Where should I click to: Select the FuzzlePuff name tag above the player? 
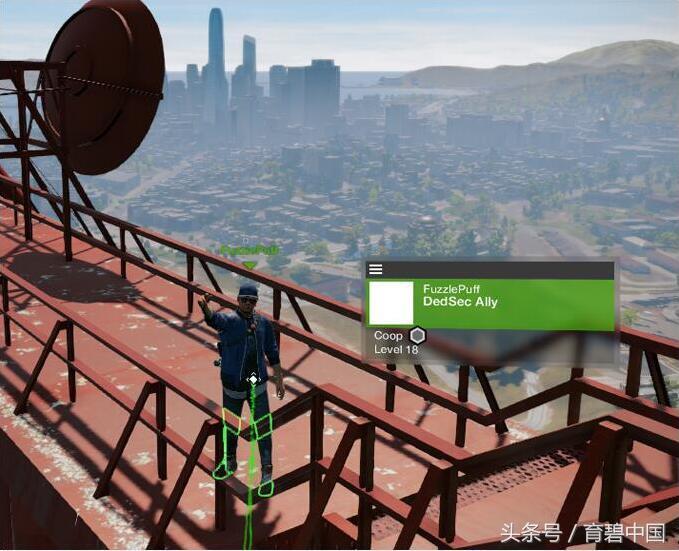point(249,250)
